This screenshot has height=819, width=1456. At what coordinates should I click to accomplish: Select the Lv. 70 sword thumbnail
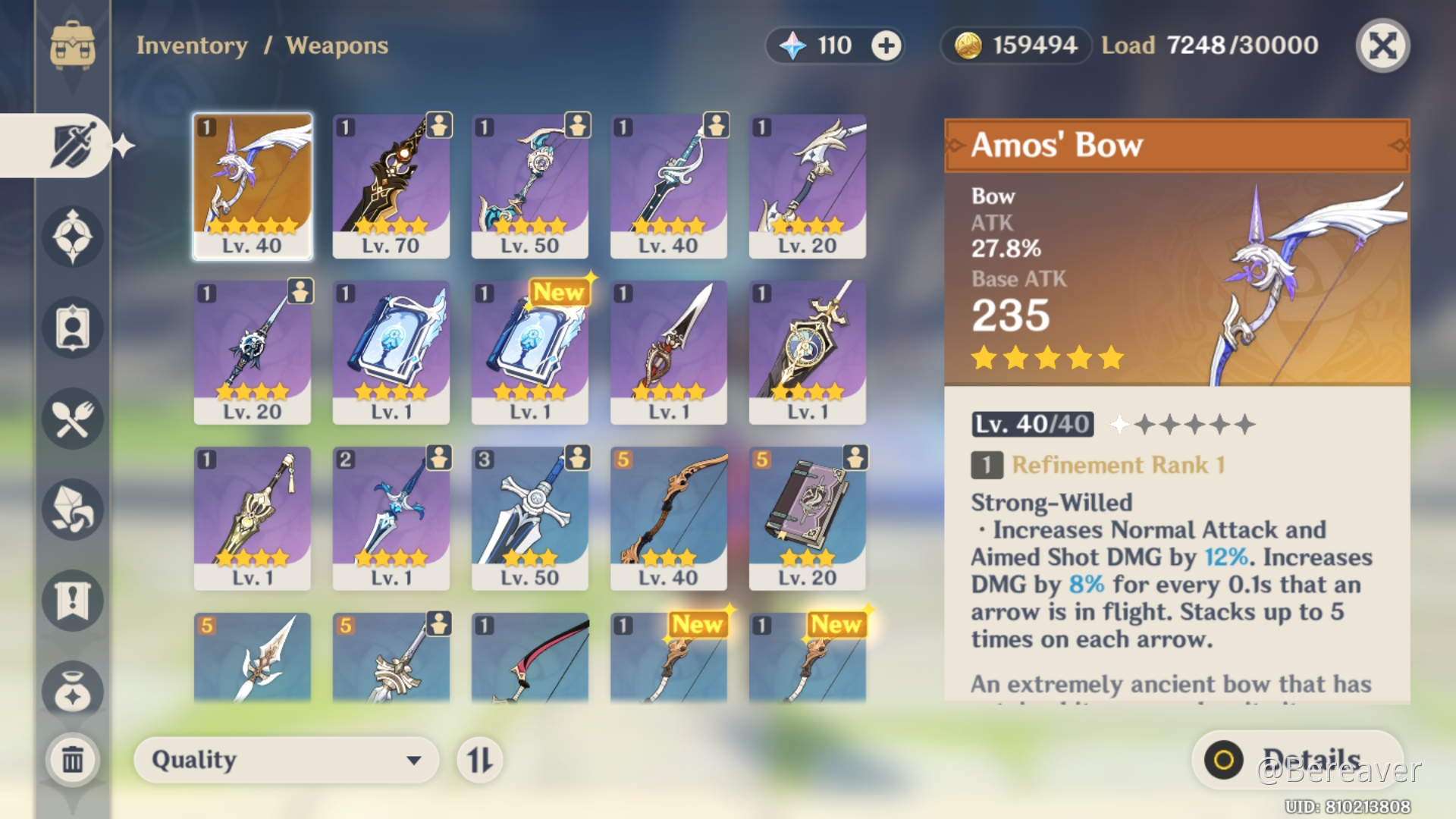click(391, 184)
